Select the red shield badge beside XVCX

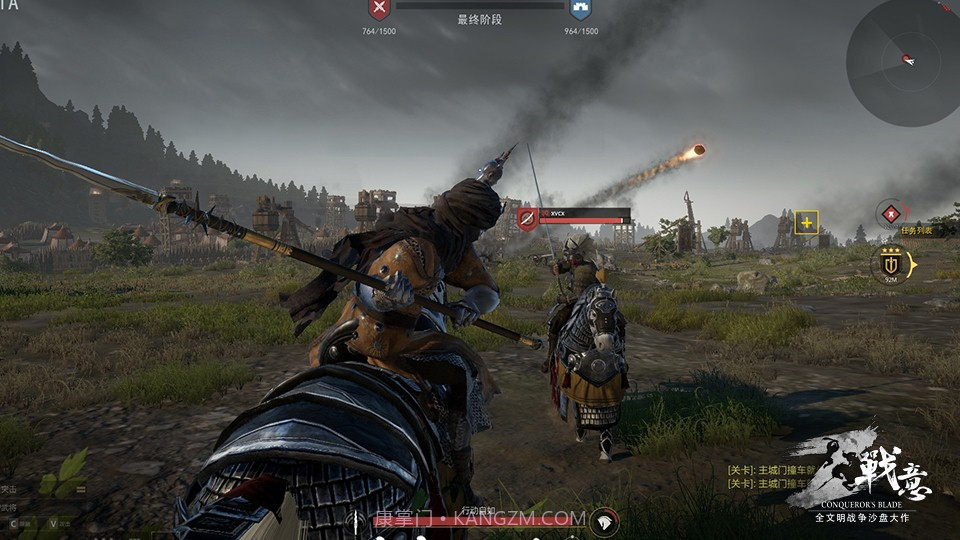(x=527, y=218)
